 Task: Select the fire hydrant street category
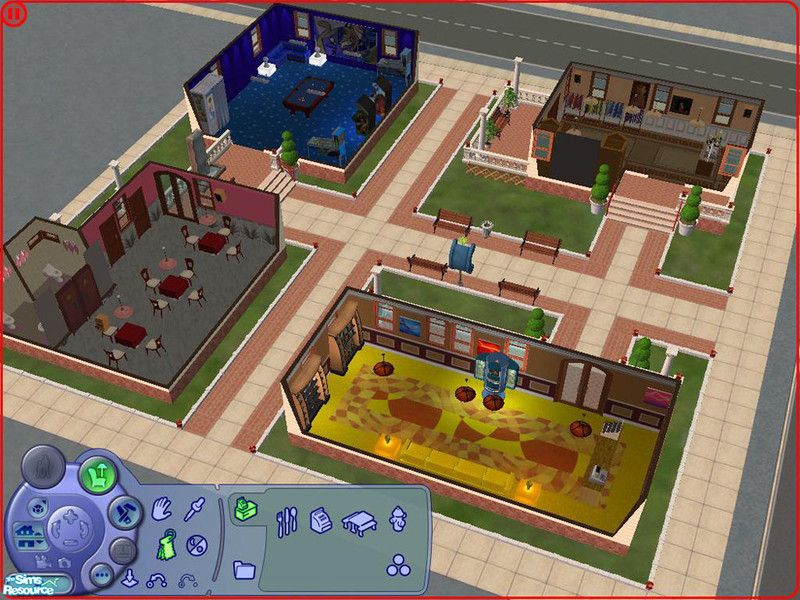coord(398,519)
